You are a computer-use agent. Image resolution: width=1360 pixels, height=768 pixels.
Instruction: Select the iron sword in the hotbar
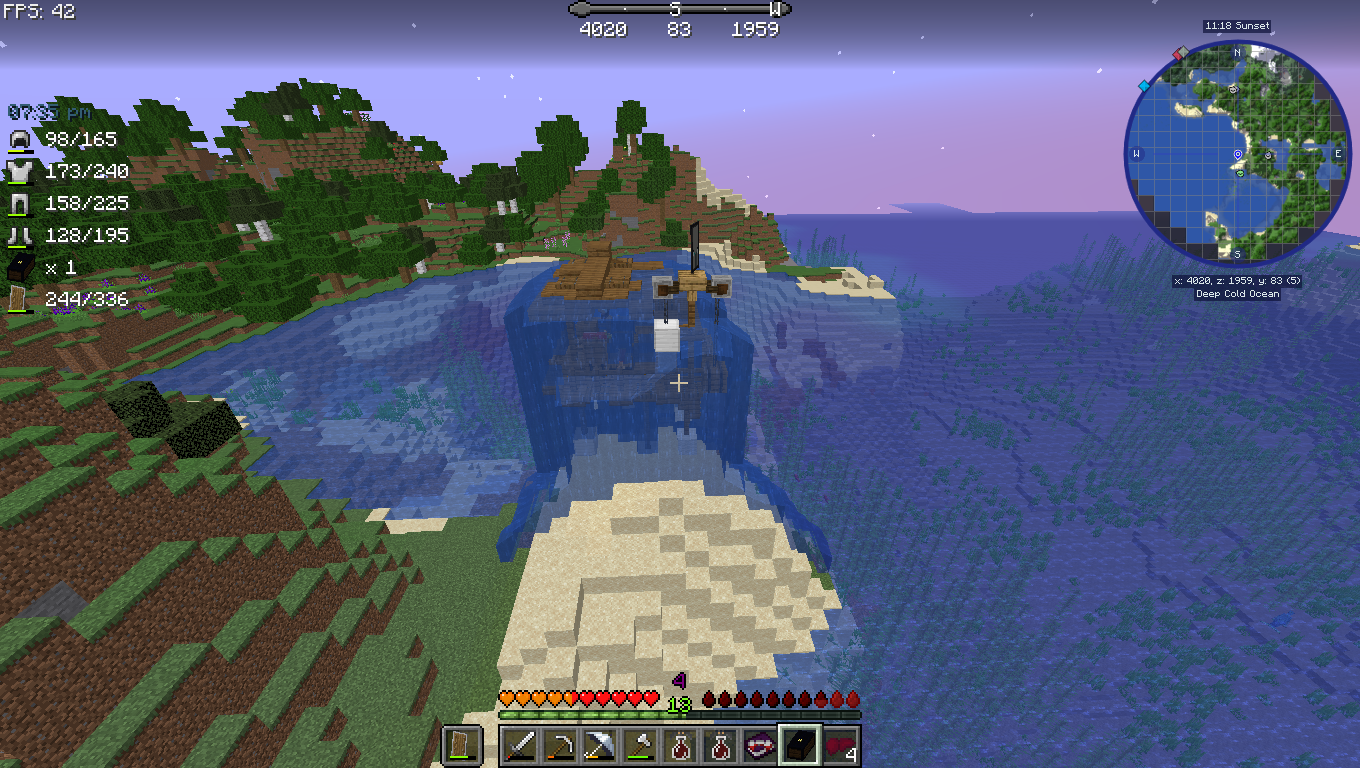point(521,747)
